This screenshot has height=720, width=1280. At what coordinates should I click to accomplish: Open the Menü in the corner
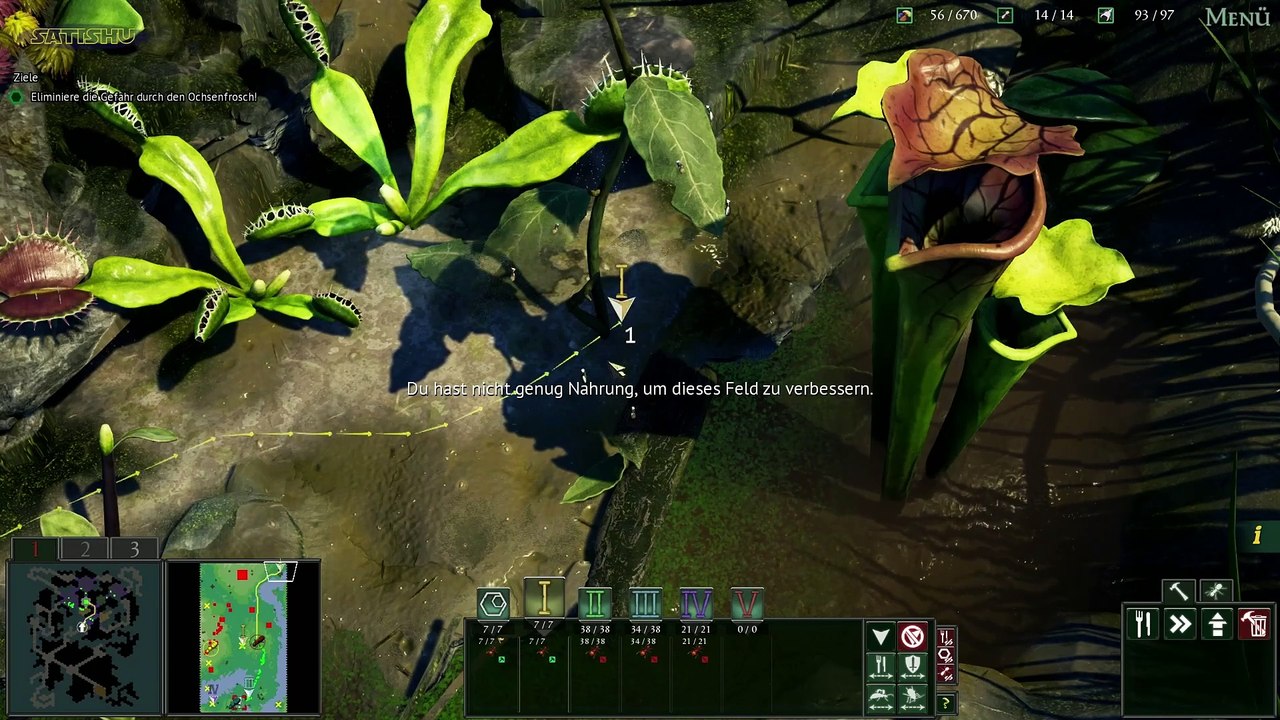pyautogui.click(x=1237, y=17)
